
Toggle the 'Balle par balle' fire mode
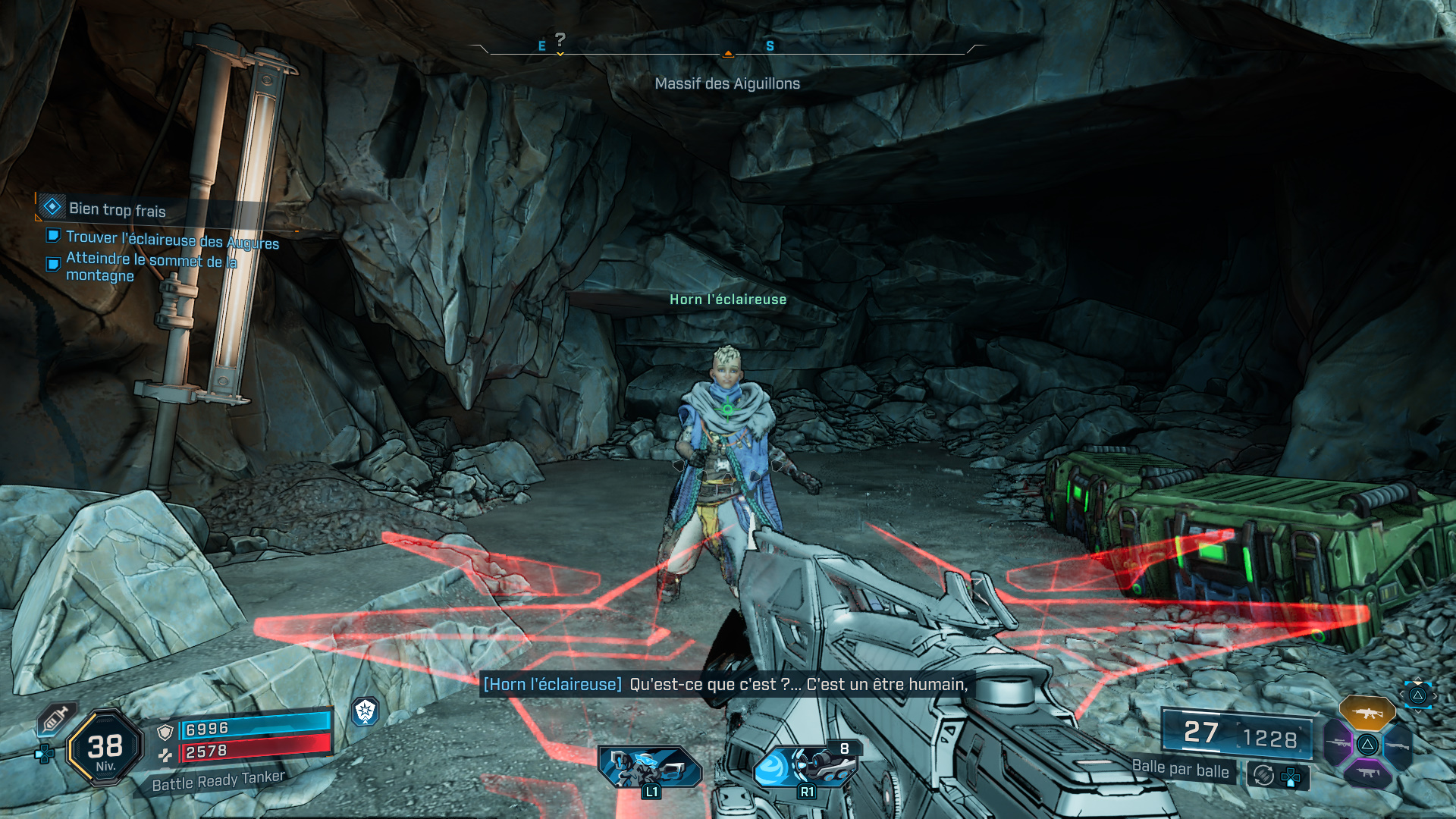(x=1180, y=769)
